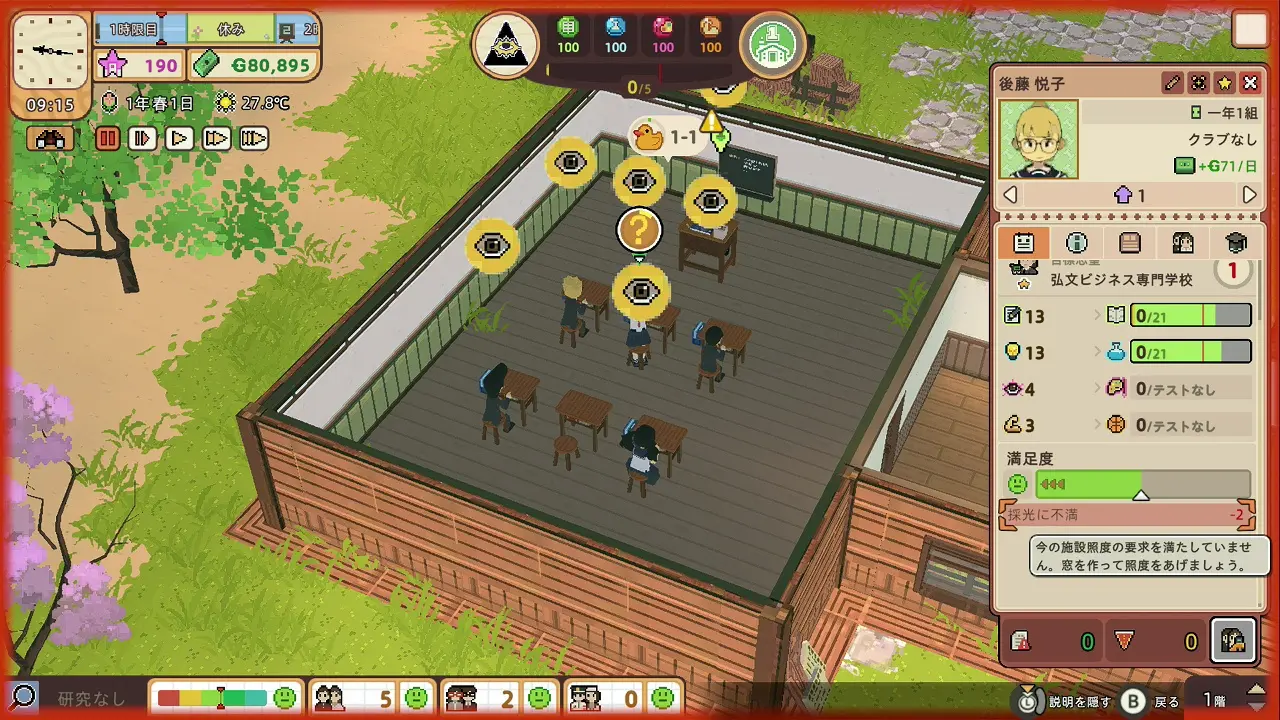The width and height of the screenshot is (1280, 720).
Task: Focus camera on student with target button
Action: pyautogui.click(x=1198, y=83)
